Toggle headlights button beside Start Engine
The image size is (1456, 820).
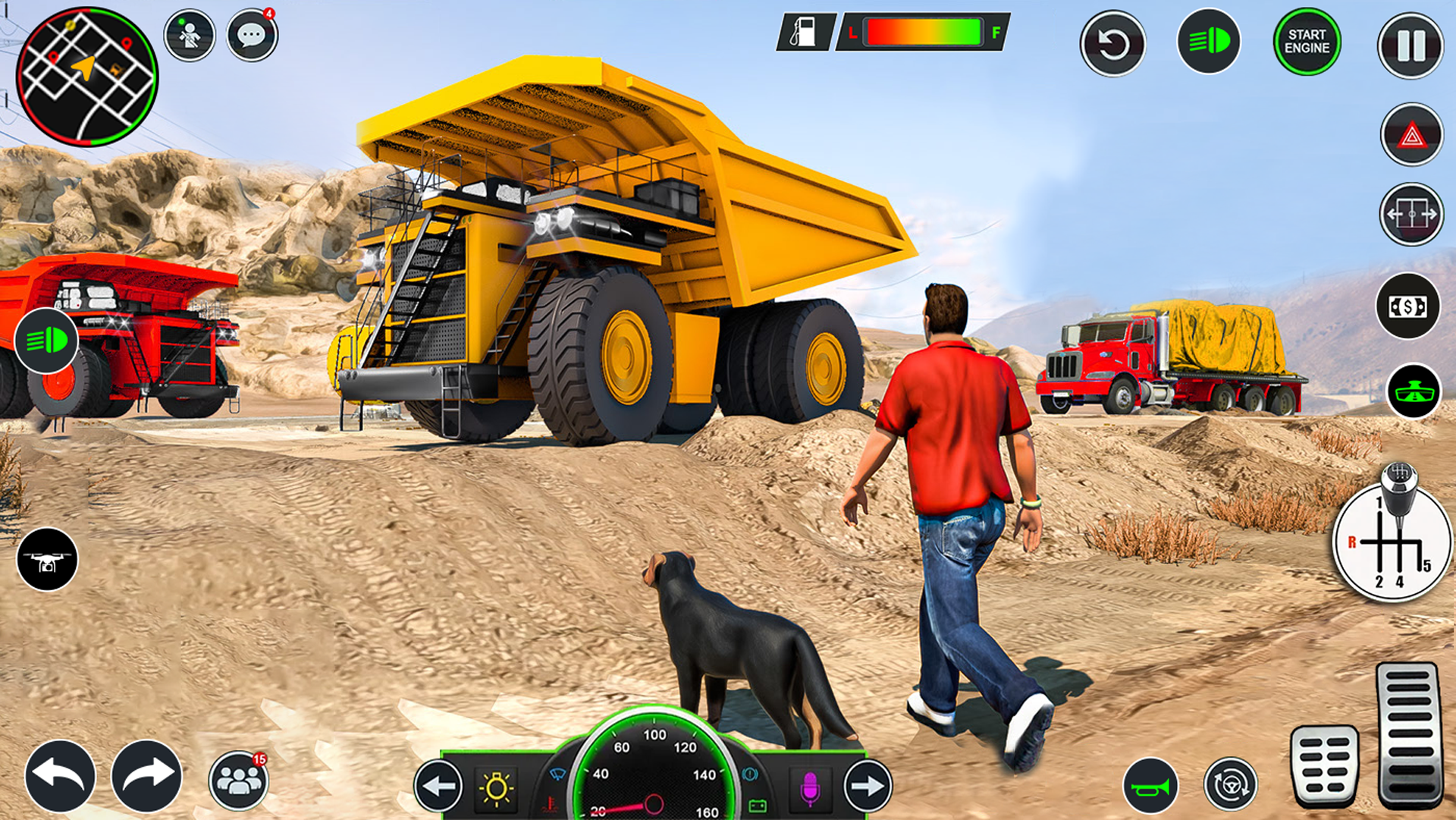[x=1208, y=42]
